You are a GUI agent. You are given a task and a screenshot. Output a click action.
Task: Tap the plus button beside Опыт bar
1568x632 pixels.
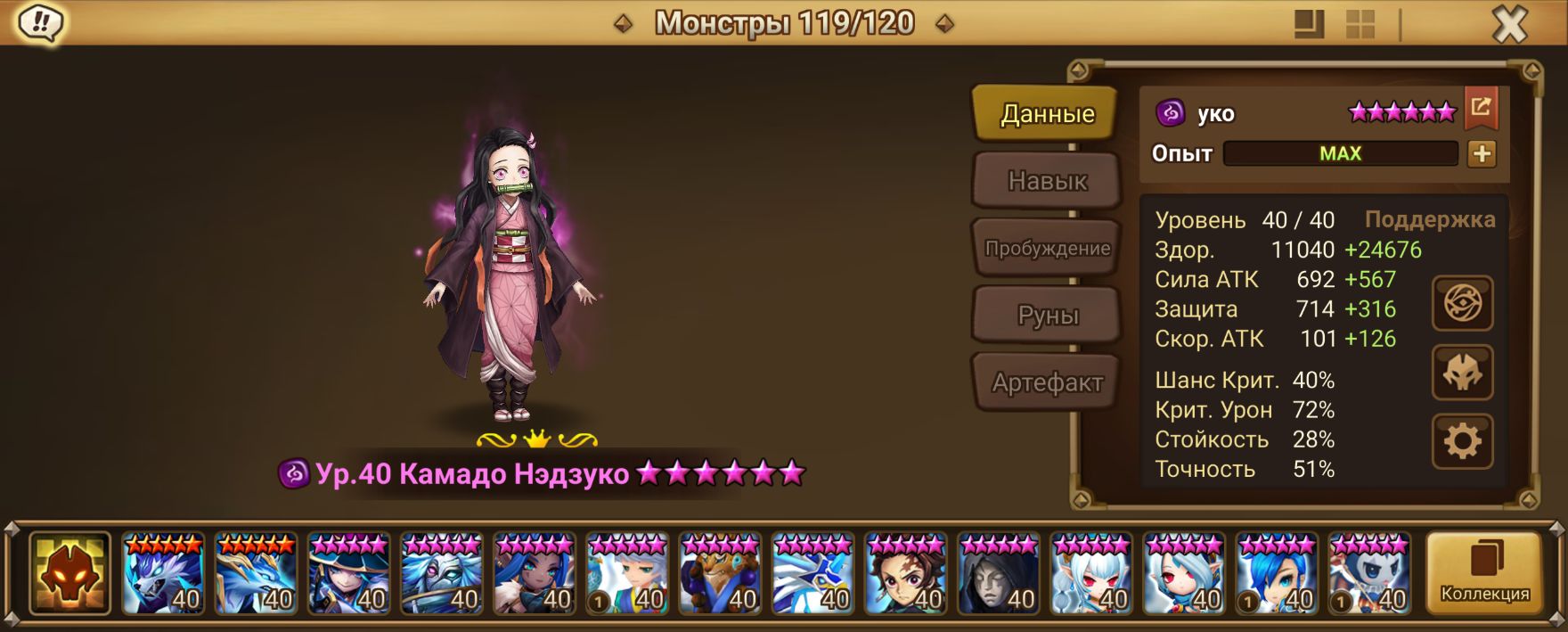point(1482,153)
